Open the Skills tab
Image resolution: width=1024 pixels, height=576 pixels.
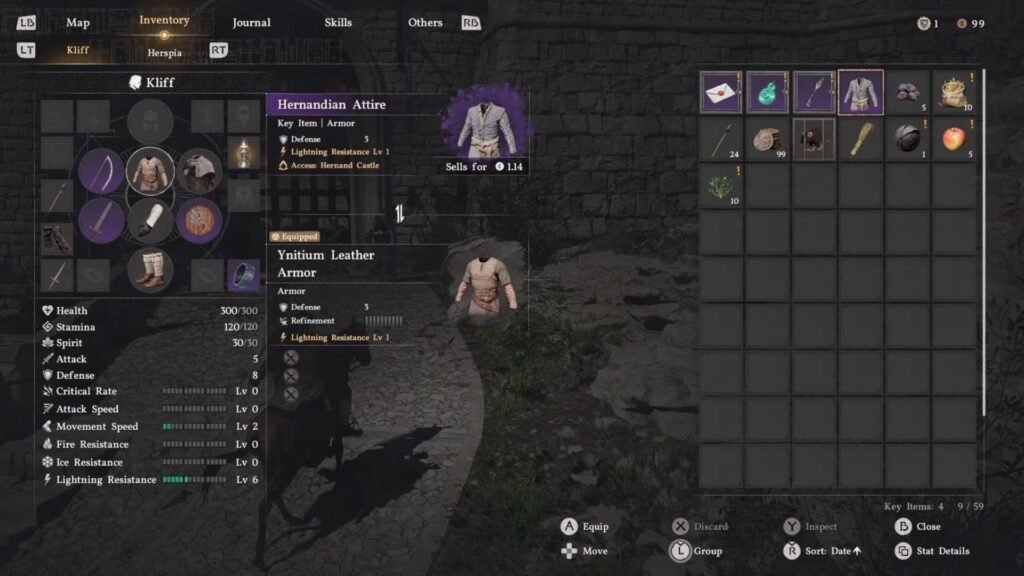point(338,22)
